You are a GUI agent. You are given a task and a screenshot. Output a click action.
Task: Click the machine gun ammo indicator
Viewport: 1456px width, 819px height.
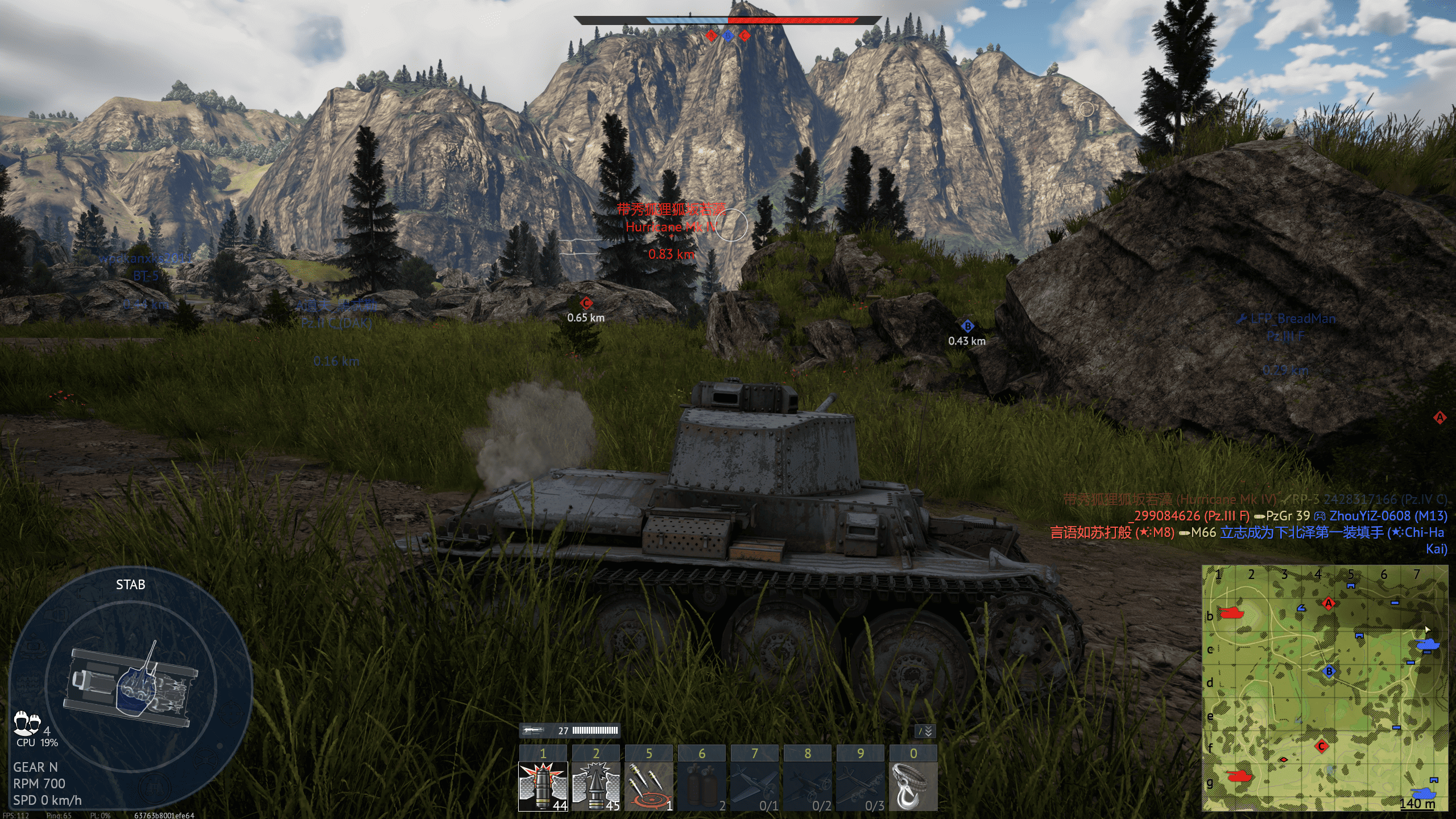tap(569, 731)
